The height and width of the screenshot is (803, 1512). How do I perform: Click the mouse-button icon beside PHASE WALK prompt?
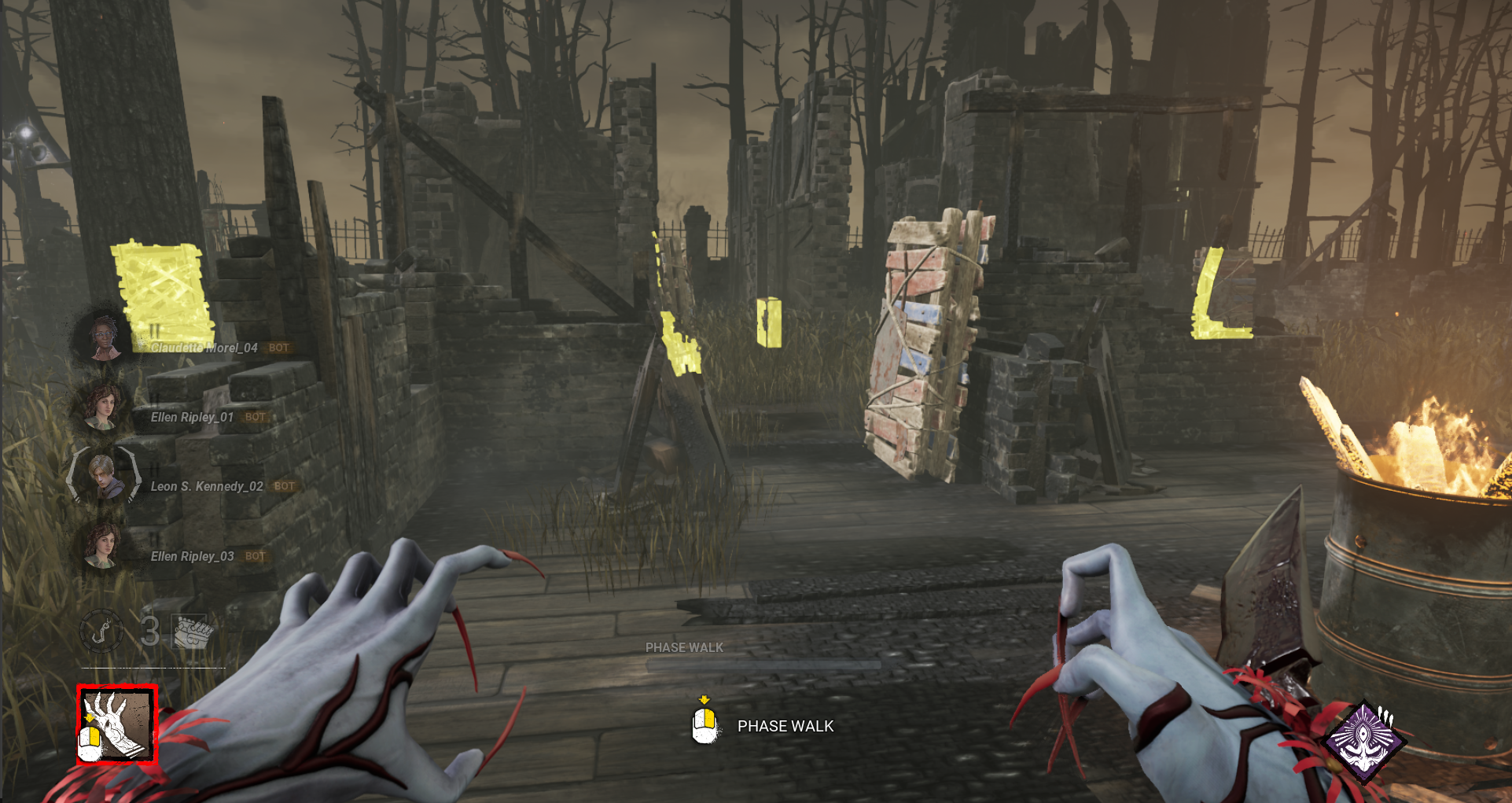pos(704,726)
